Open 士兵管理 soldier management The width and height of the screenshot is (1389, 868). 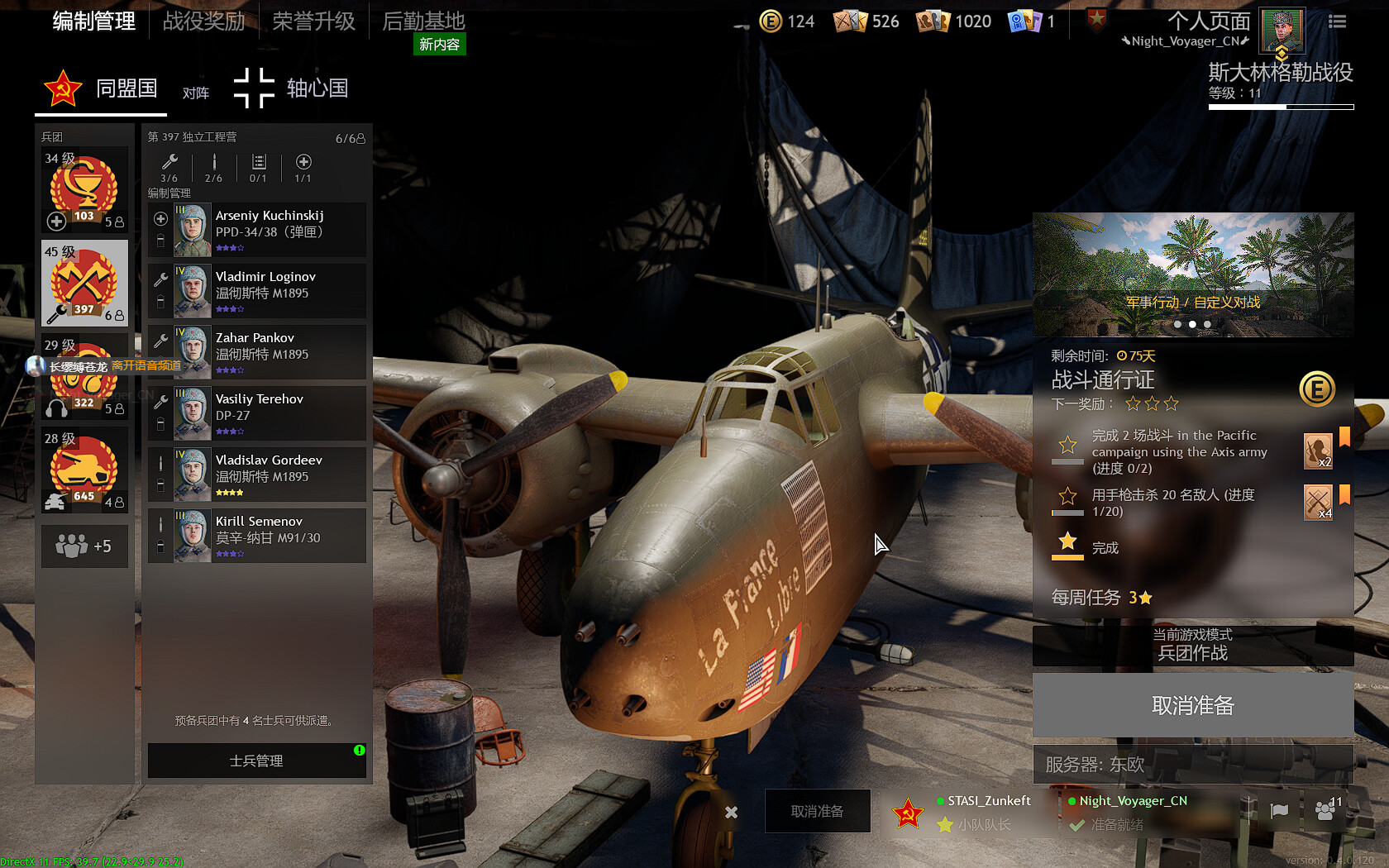(x=256, y=761)
